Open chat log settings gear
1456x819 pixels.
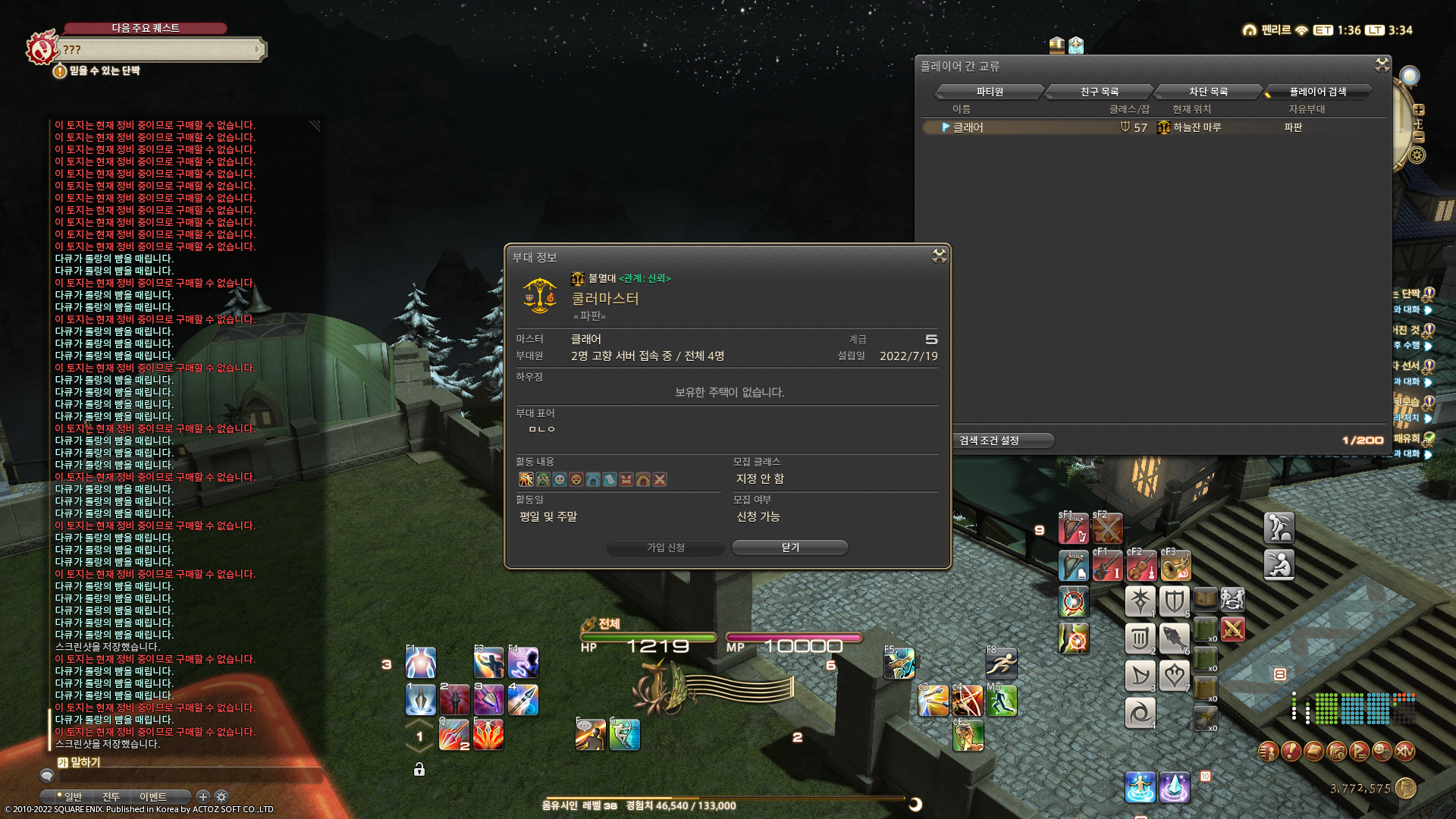point(221,796)
